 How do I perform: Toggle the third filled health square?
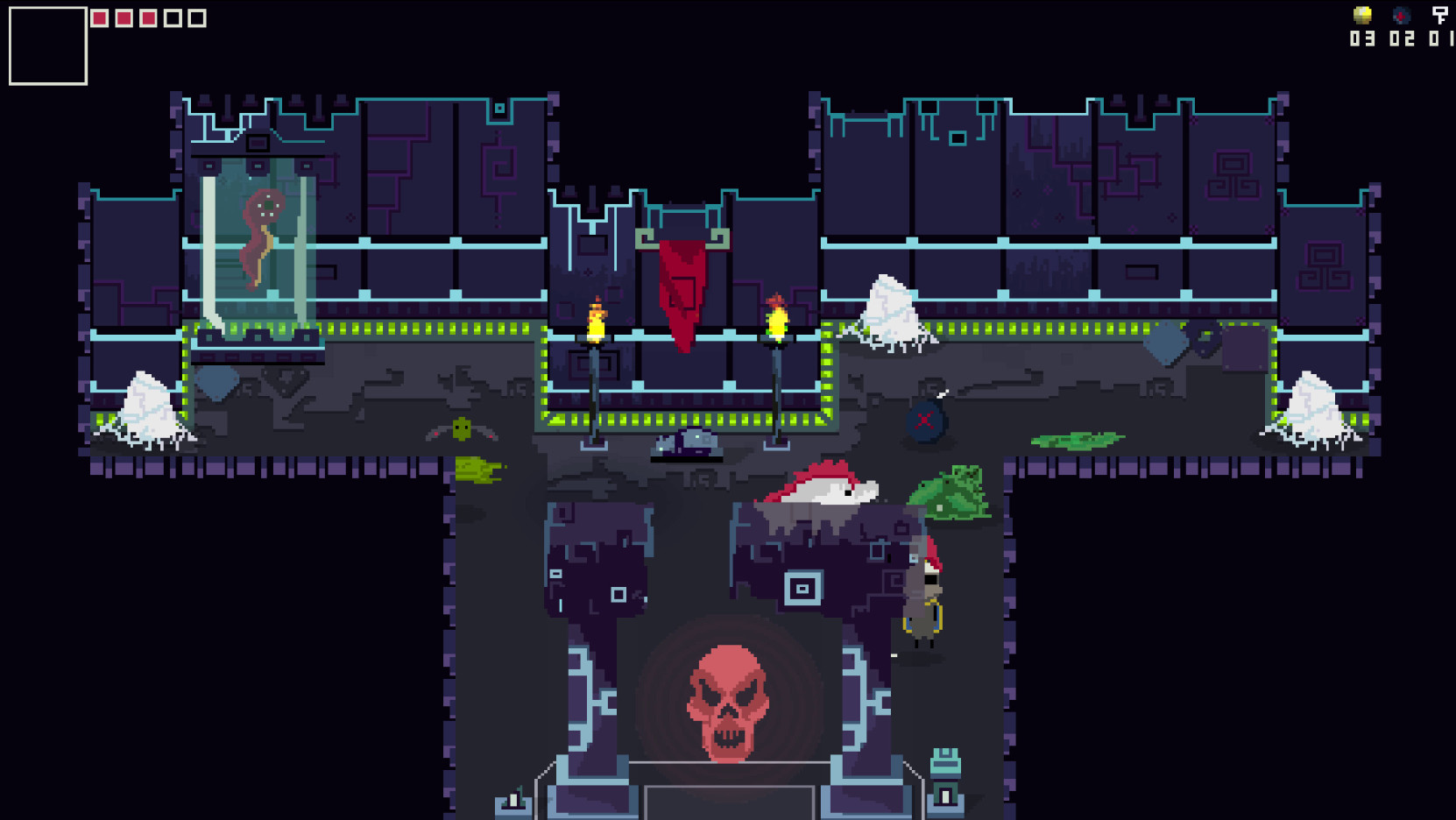[x=149, y=18]
